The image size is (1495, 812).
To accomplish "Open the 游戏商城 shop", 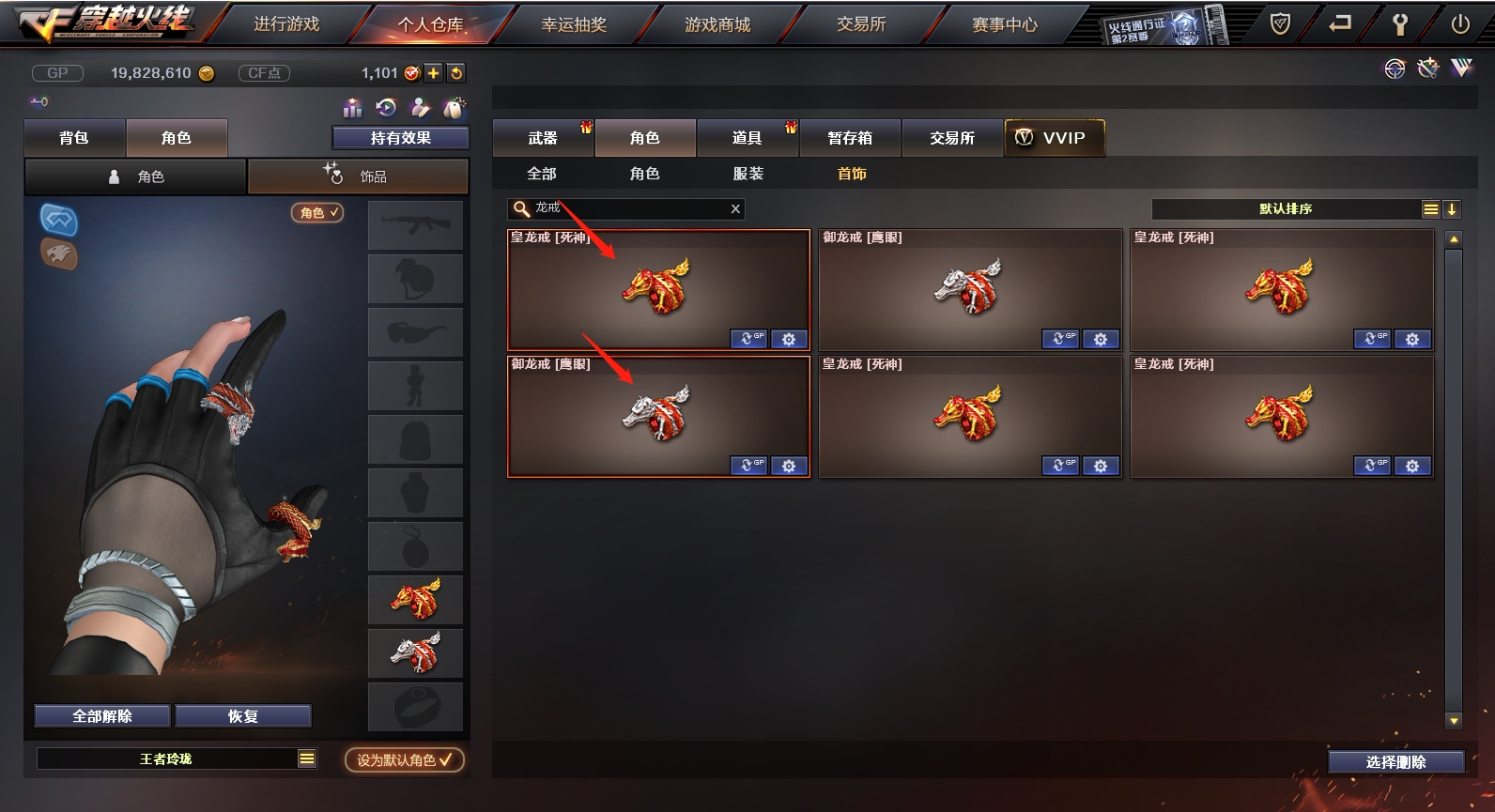I will click(717, 24).
